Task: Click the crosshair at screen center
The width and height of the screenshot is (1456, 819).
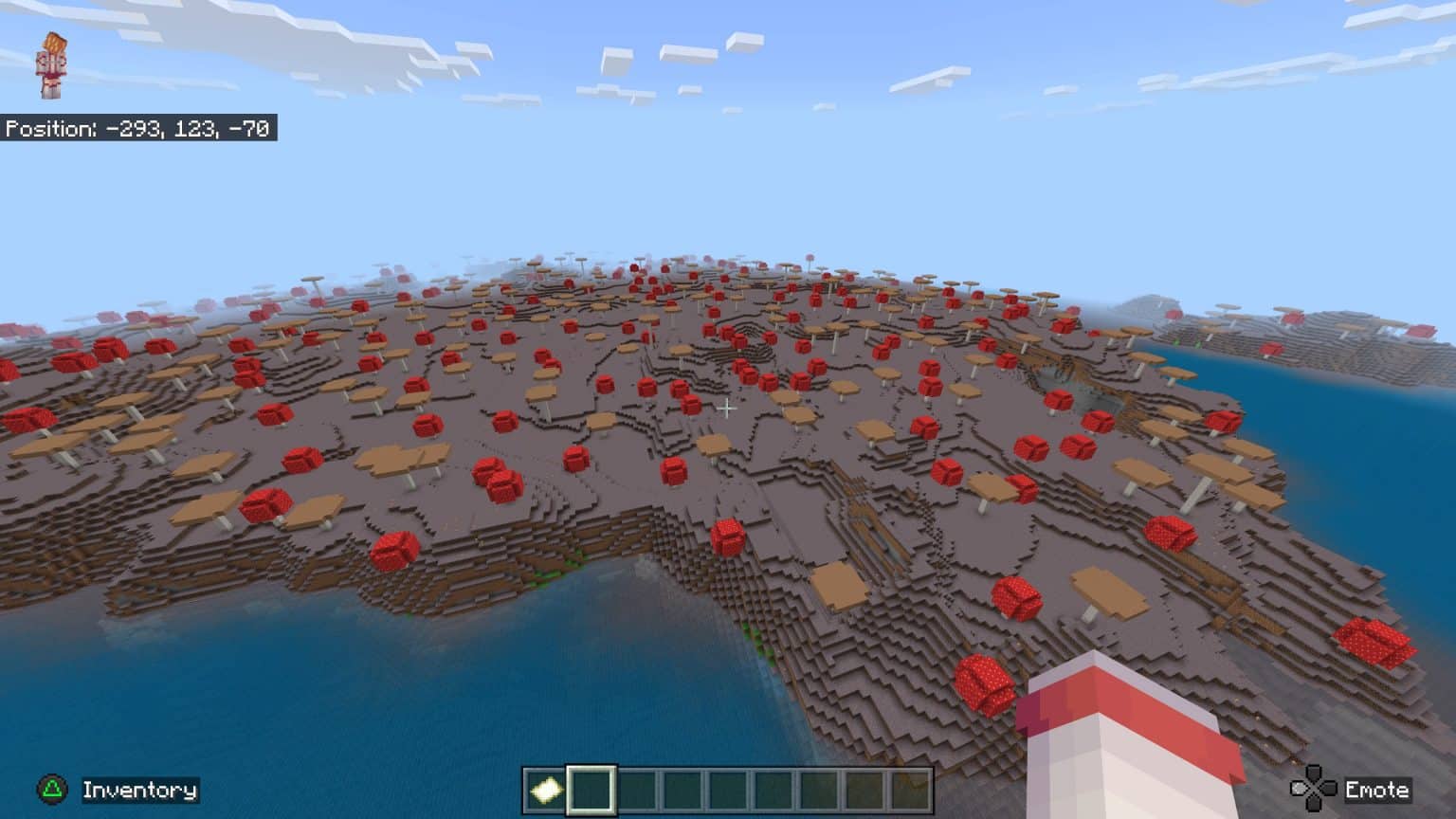Action: click(728, 409)
